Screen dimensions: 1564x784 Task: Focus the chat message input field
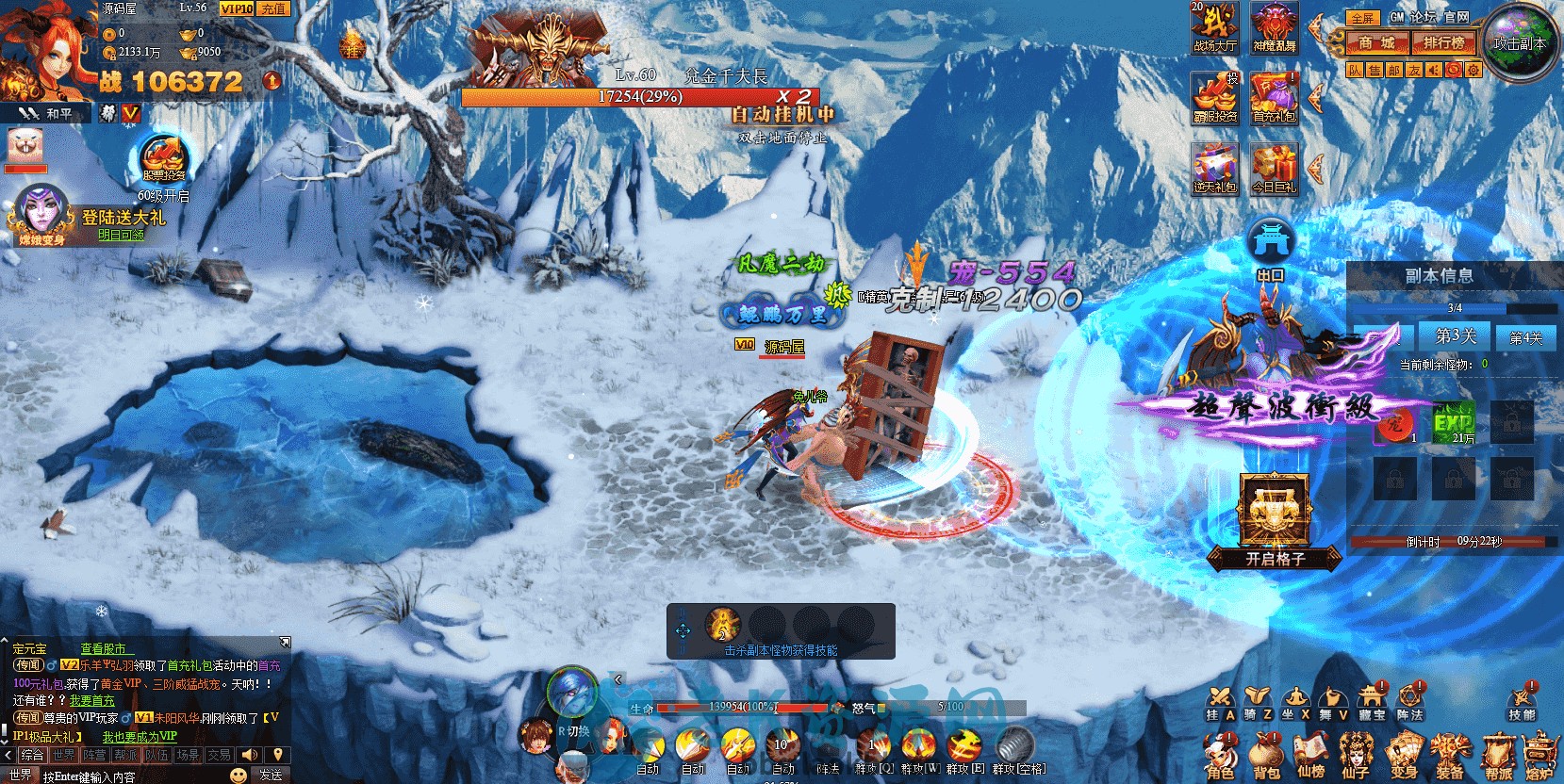(132, 776)
